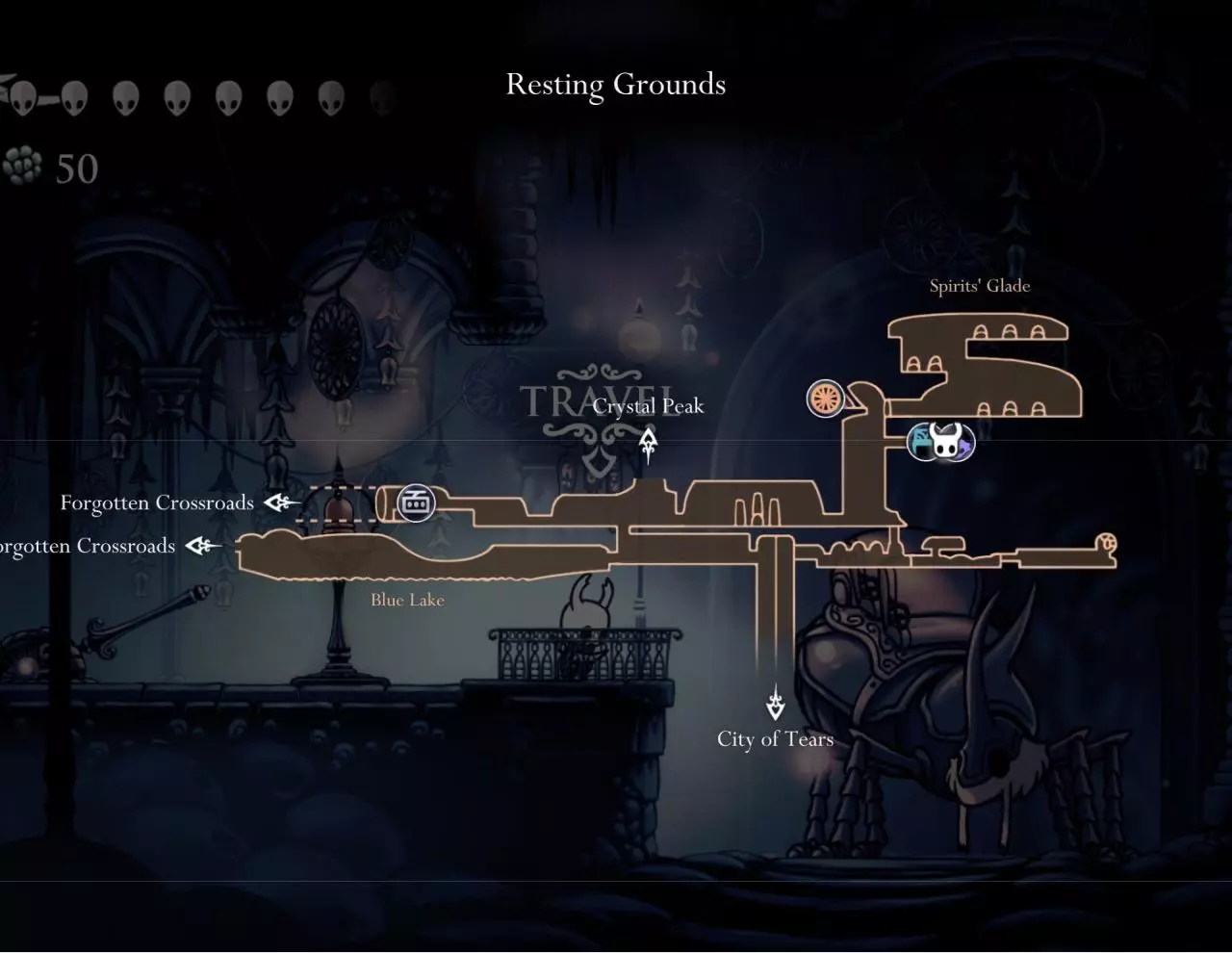1232x953 pixels.
Task: Click the Forgotten Crossroads exit beside the tram tunnel
Action: pyautogui.click(x=281, y=502)
